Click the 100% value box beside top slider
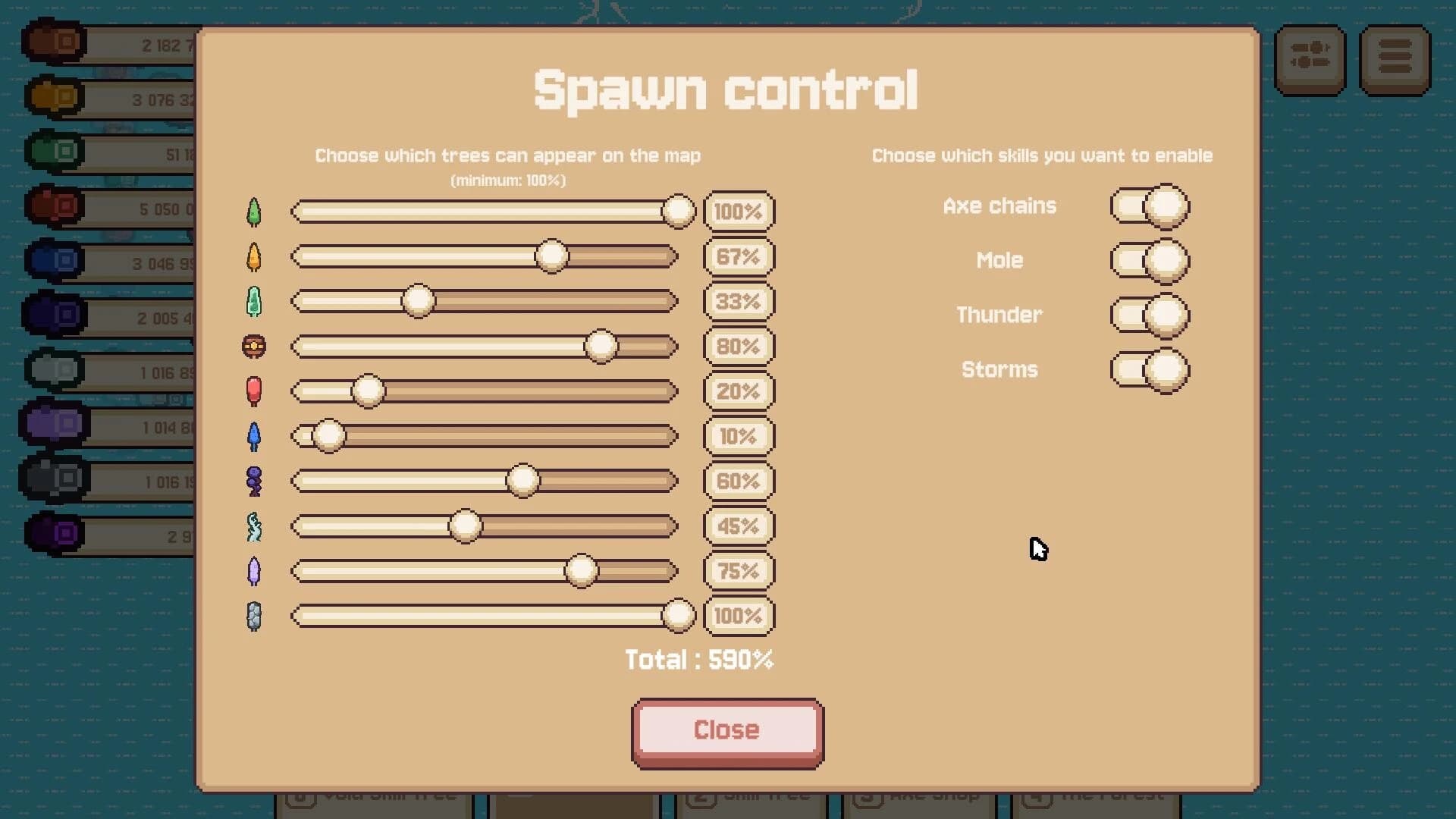The height and width of the screenshot is (819, 1456). (737, 212)
